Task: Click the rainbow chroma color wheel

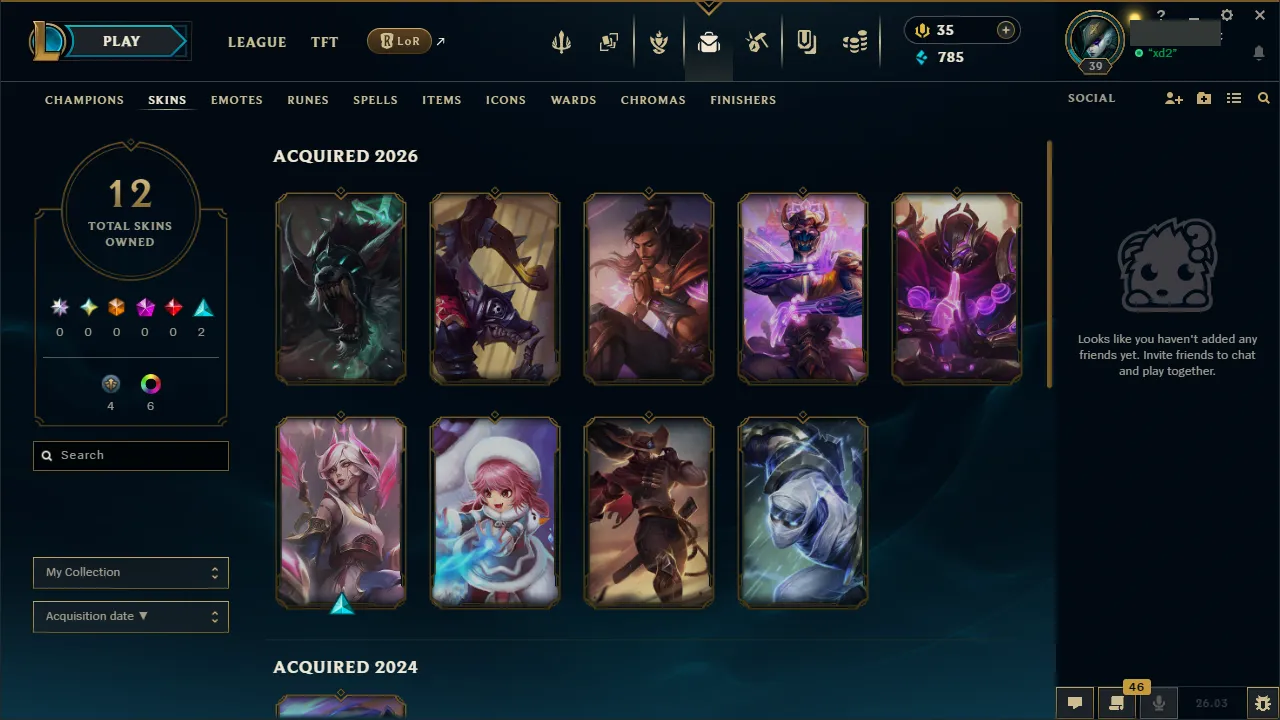Action: click(x=150, y=383)
